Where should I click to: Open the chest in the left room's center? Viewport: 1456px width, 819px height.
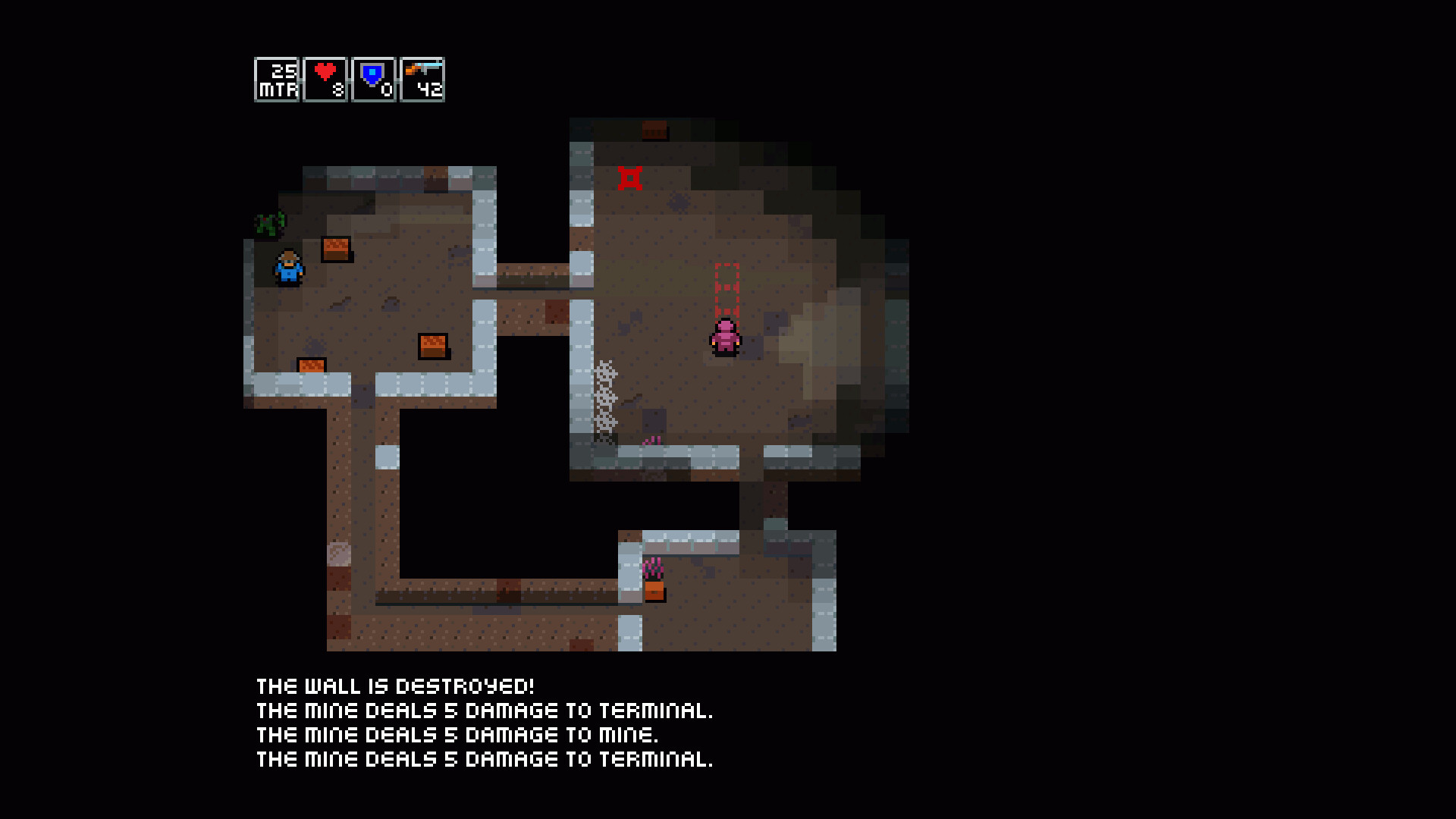433,347
